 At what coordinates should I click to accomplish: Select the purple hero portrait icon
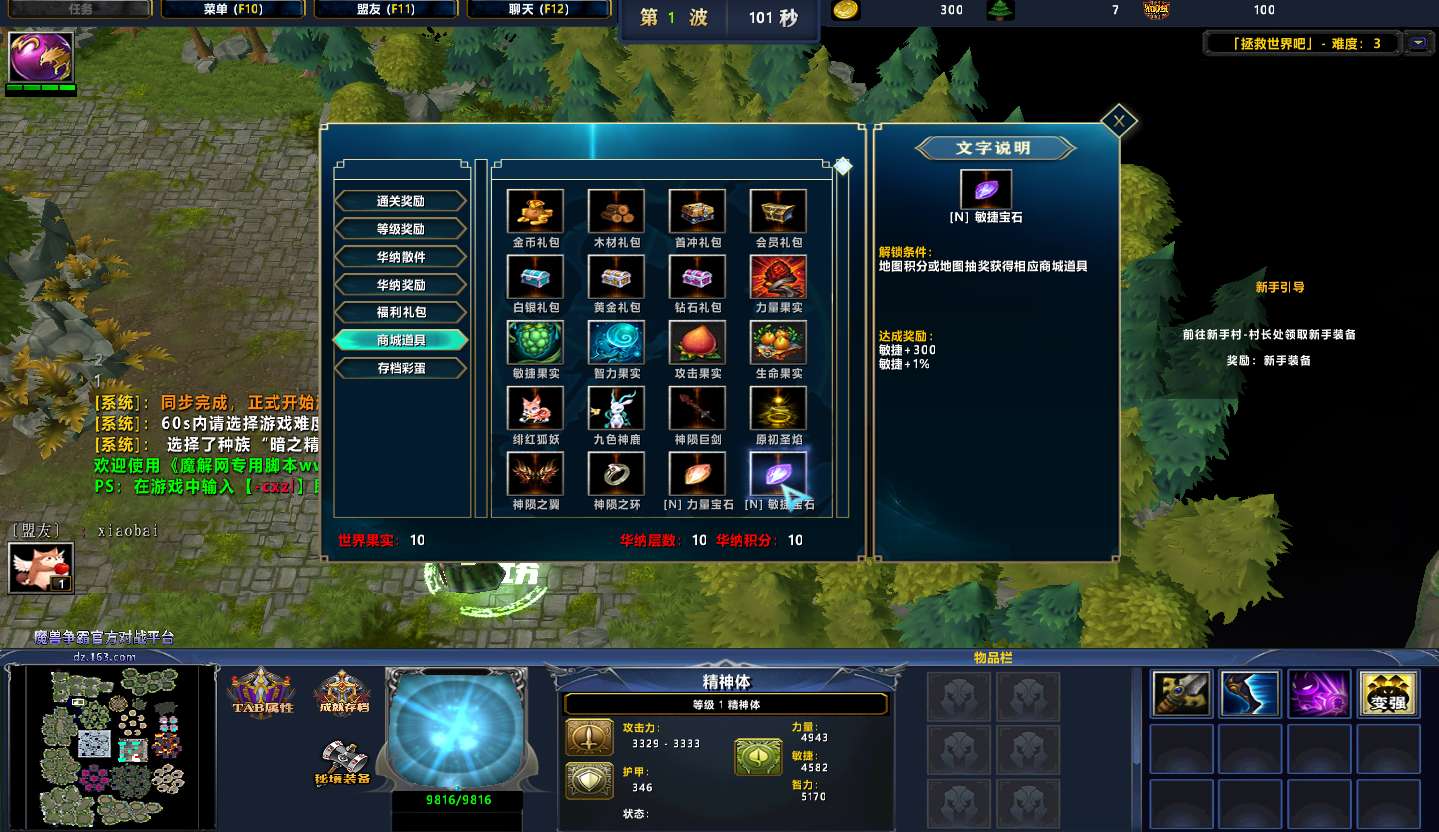point(41,57)
